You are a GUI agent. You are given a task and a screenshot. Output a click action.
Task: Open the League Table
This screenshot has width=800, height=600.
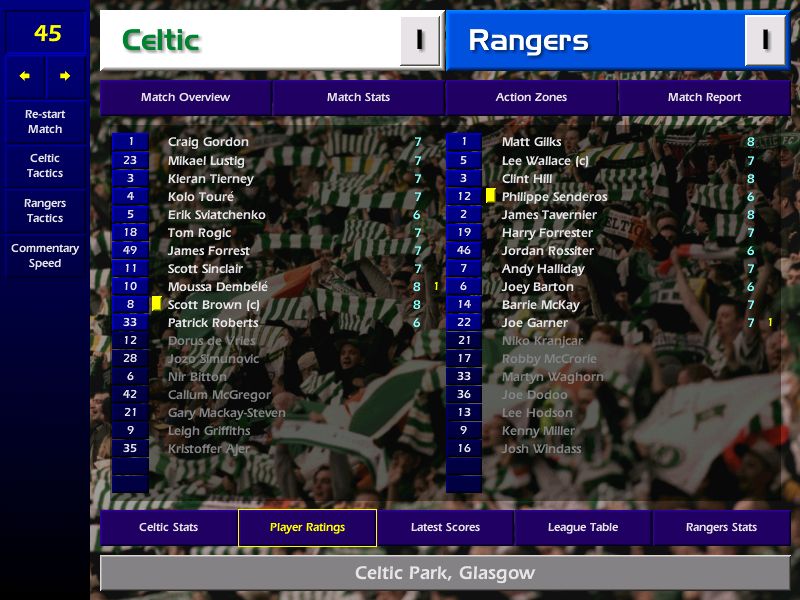[583, 527]
